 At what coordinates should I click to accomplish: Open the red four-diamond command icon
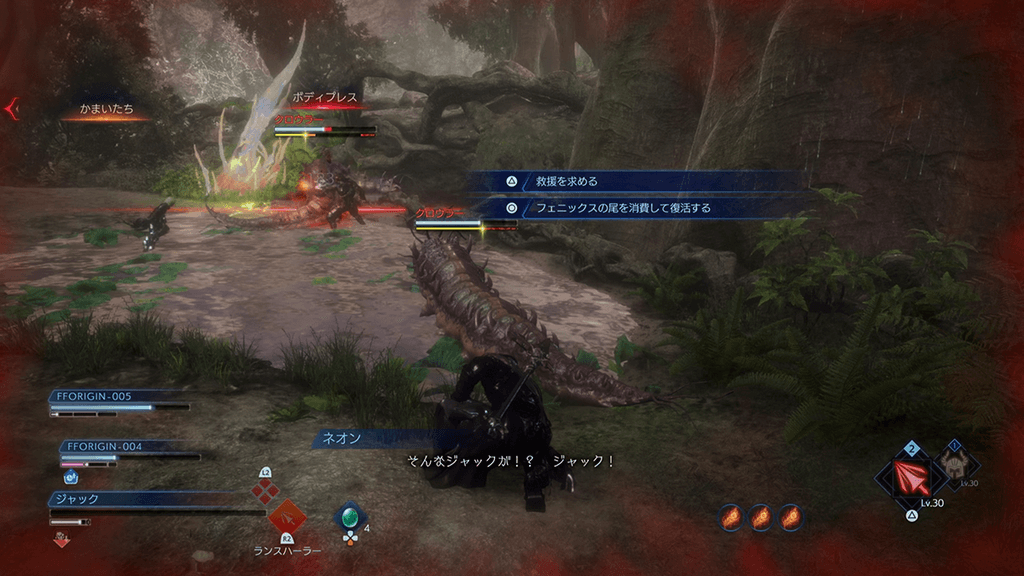pos(264,491)
